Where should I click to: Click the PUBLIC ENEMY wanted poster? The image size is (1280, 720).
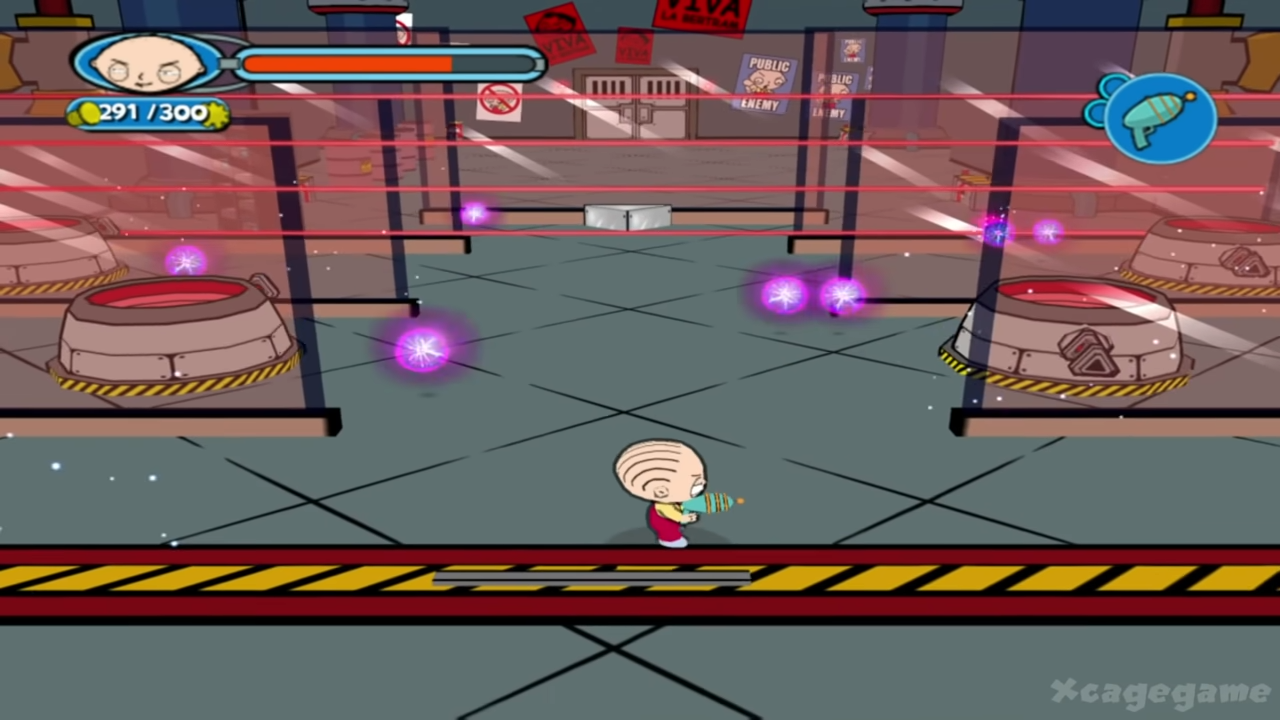[x=763, y=85]
